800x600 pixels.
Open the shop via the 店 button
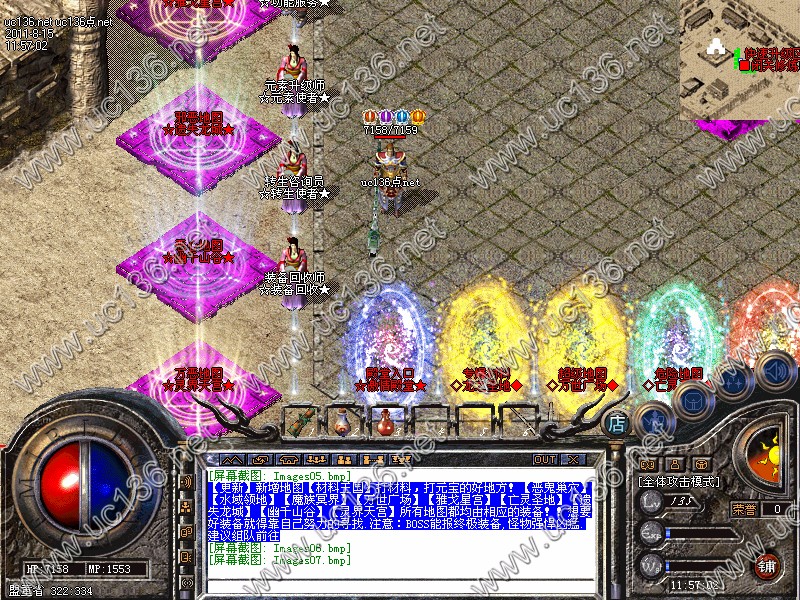[x=617, y=424]
